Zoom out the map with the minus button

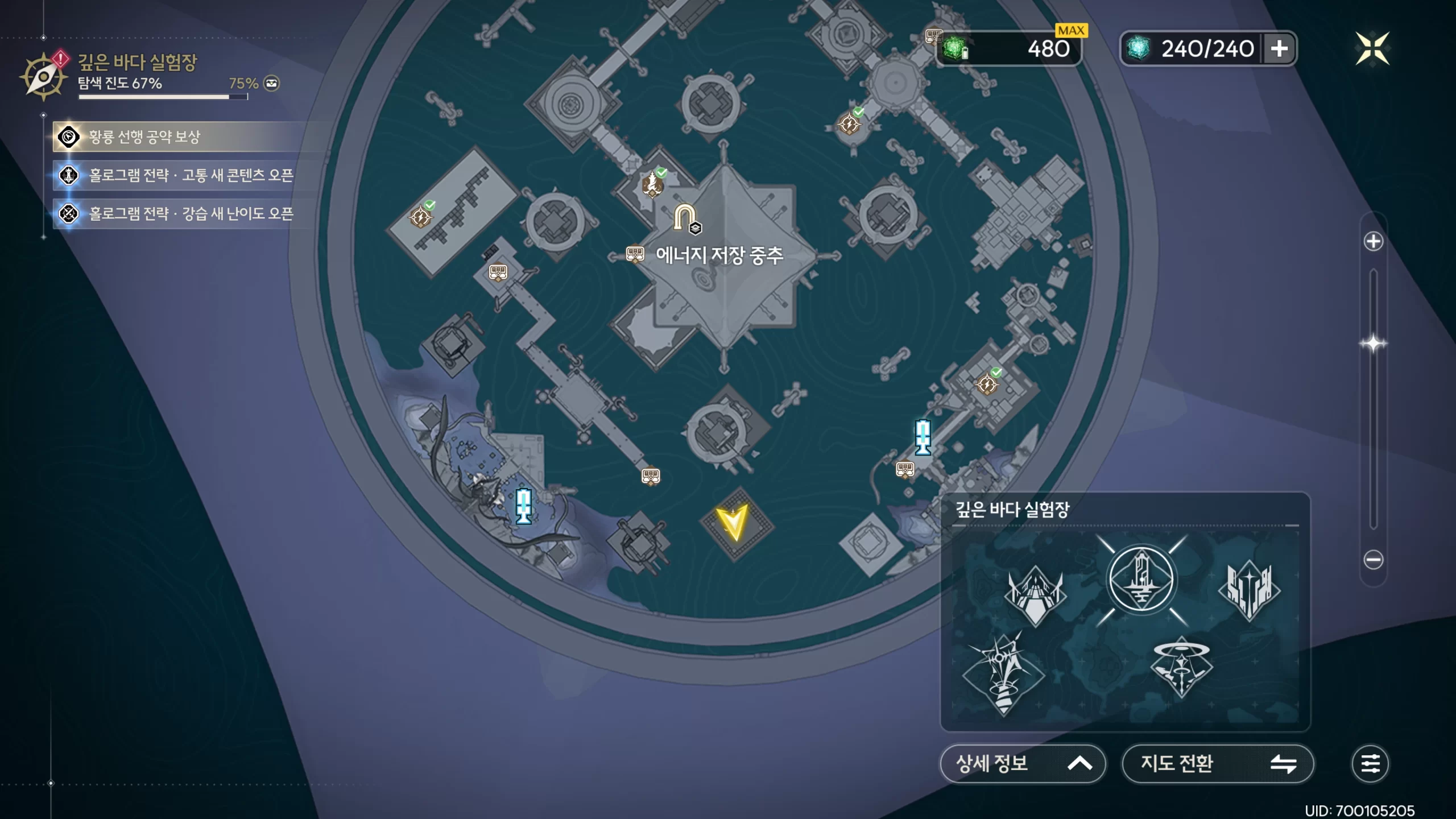tap(1373, 560)
